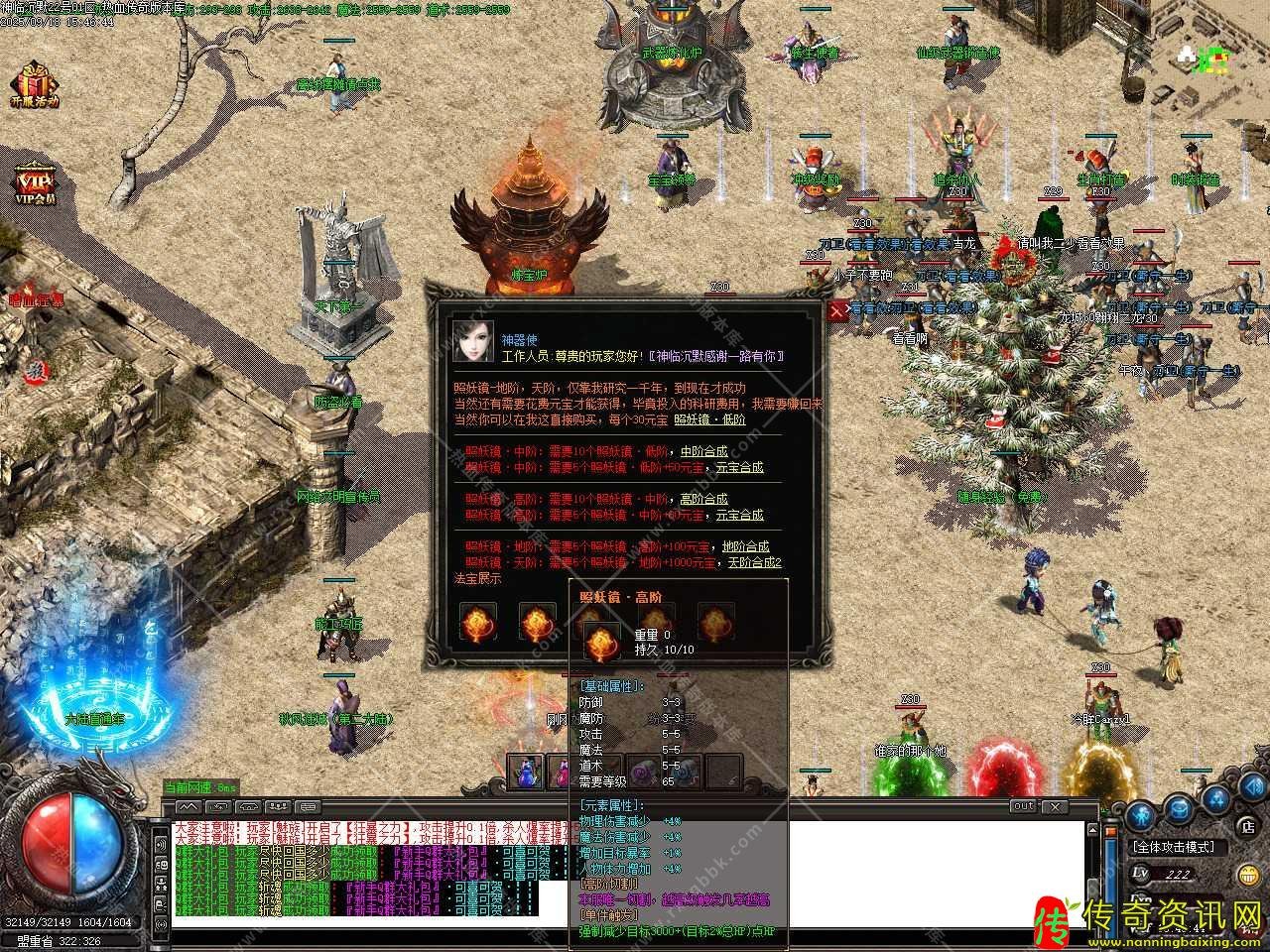Change the 全体攻击模式 attack mode
The width and height of the screenshot is (1270, 952).
click(1179, 848)
